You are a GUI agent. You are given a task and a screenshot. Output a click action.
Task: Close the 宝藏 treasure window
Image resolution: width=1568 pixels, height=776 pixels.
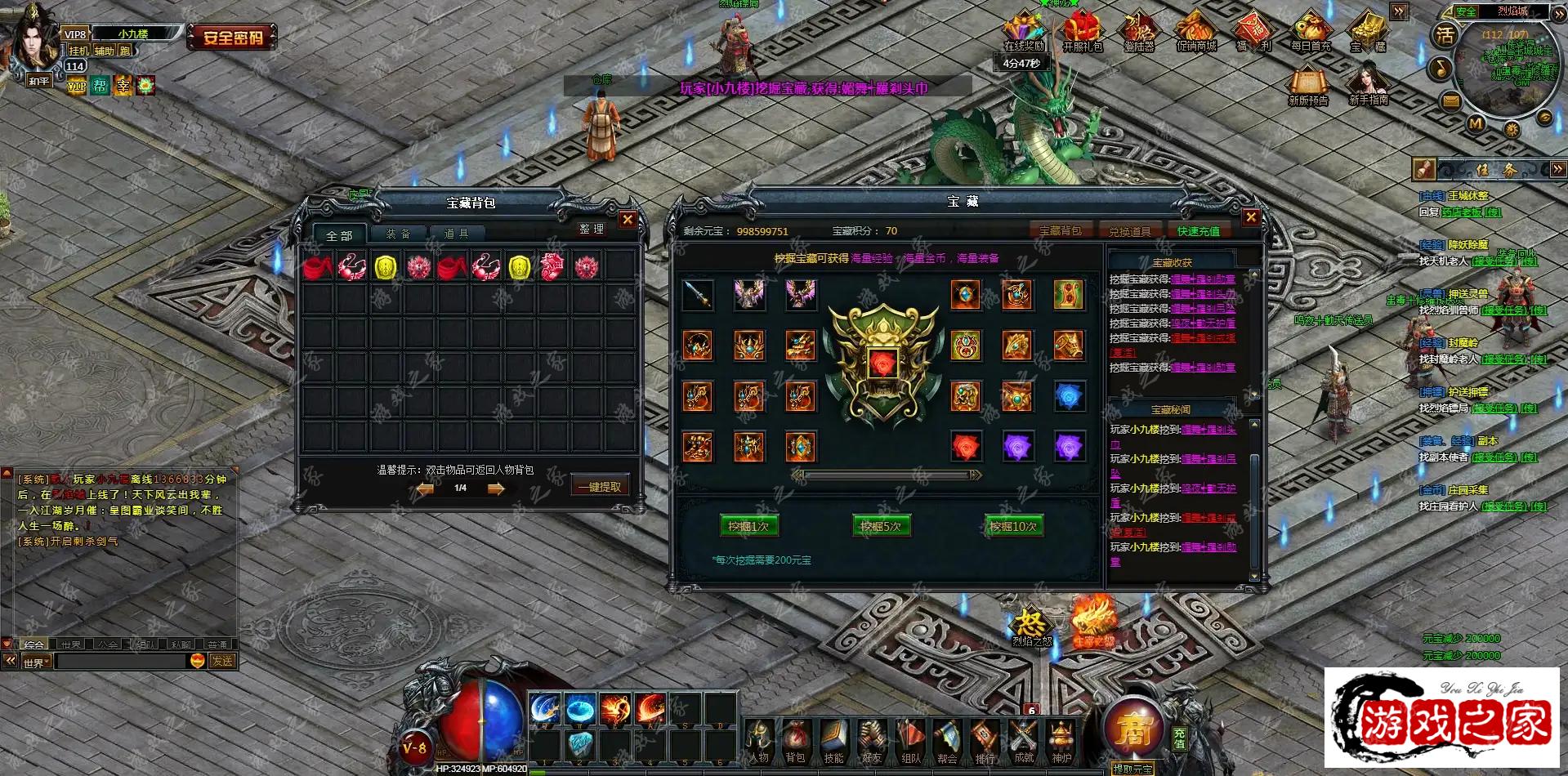[1251, 216]
